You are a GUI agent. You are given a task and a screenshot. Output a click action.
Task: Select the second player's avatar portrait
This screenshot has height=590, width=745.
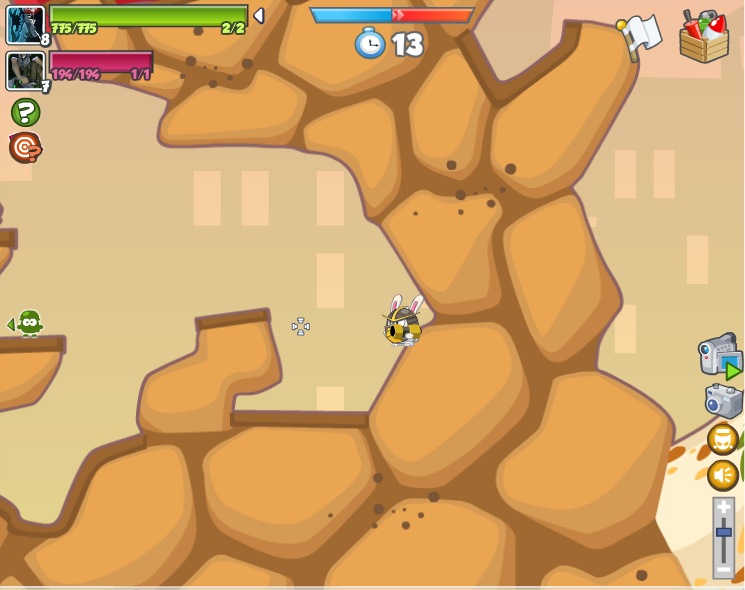coord(24,71)
